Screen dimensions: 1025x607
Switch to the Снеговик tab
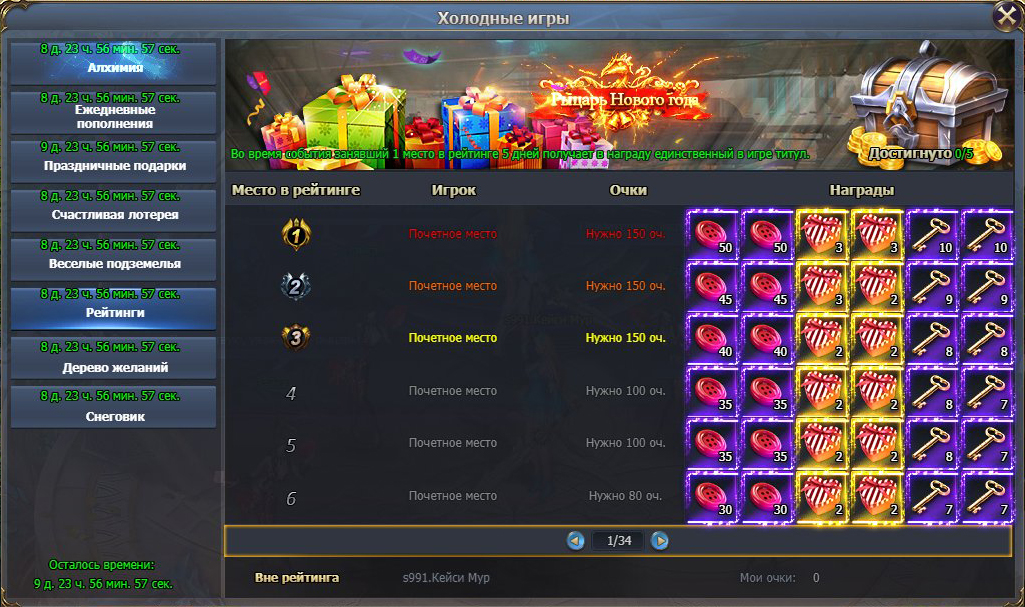point(114,410)
